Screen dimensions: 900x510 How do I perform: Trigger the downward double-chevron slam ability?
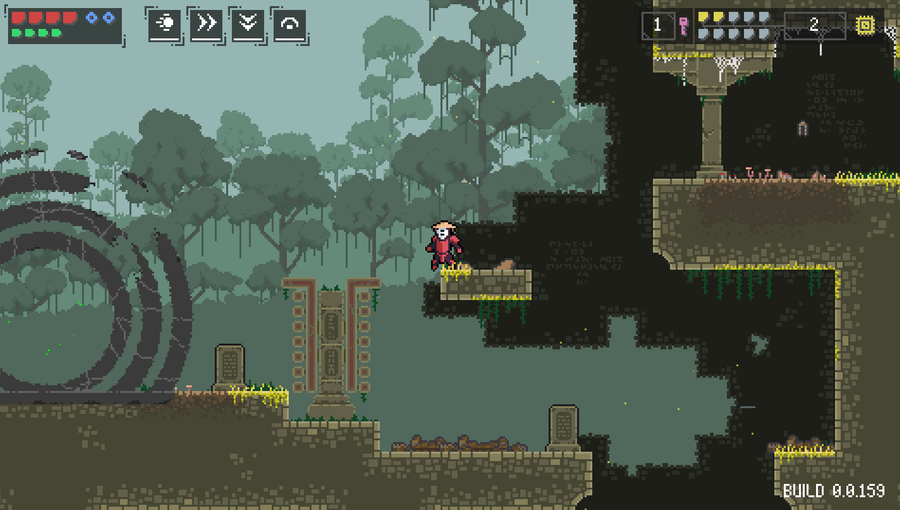coord(248,24)
